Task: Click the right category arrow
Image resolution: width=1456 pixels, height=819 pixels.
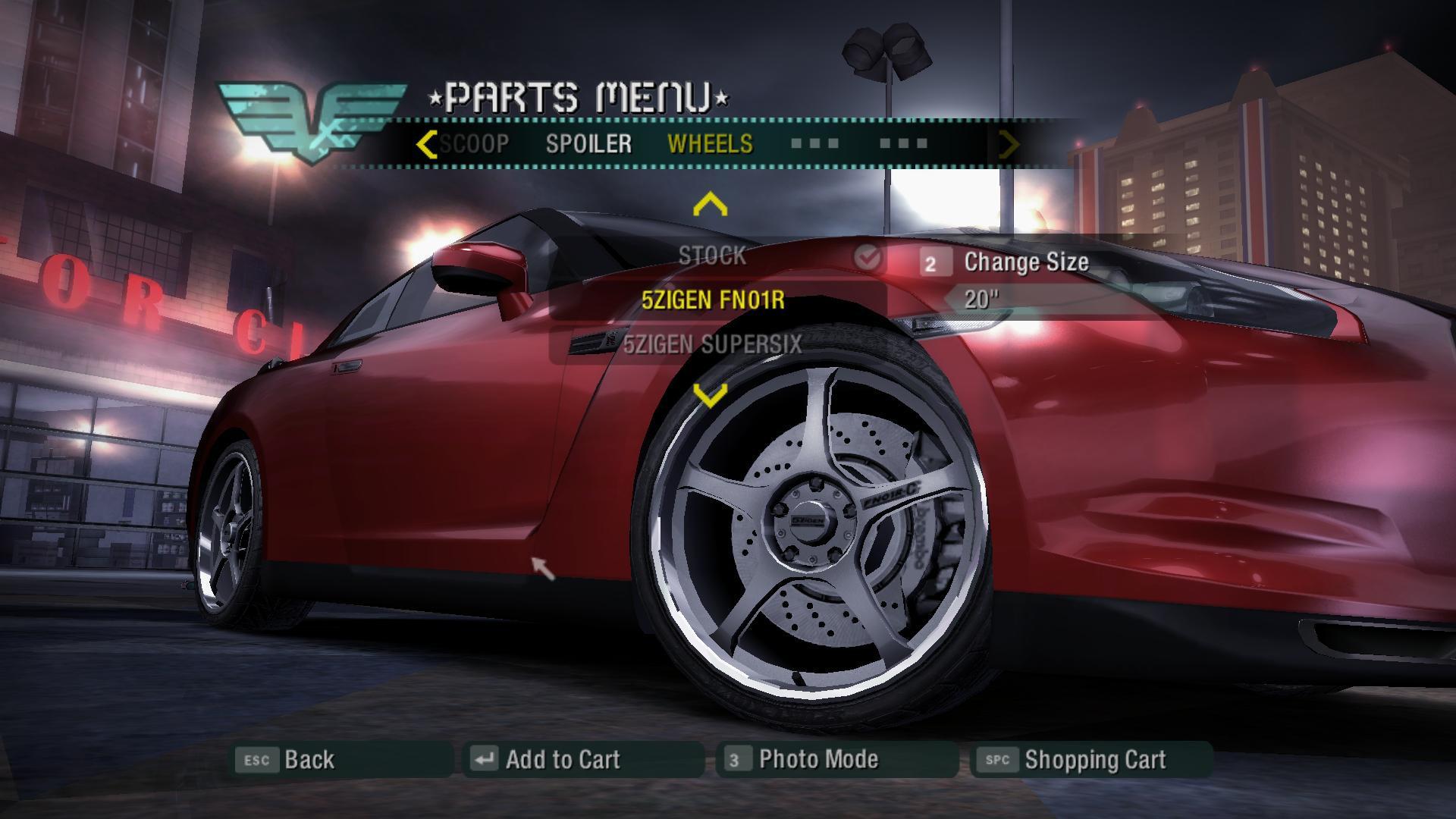Action: pos(1009,144)
